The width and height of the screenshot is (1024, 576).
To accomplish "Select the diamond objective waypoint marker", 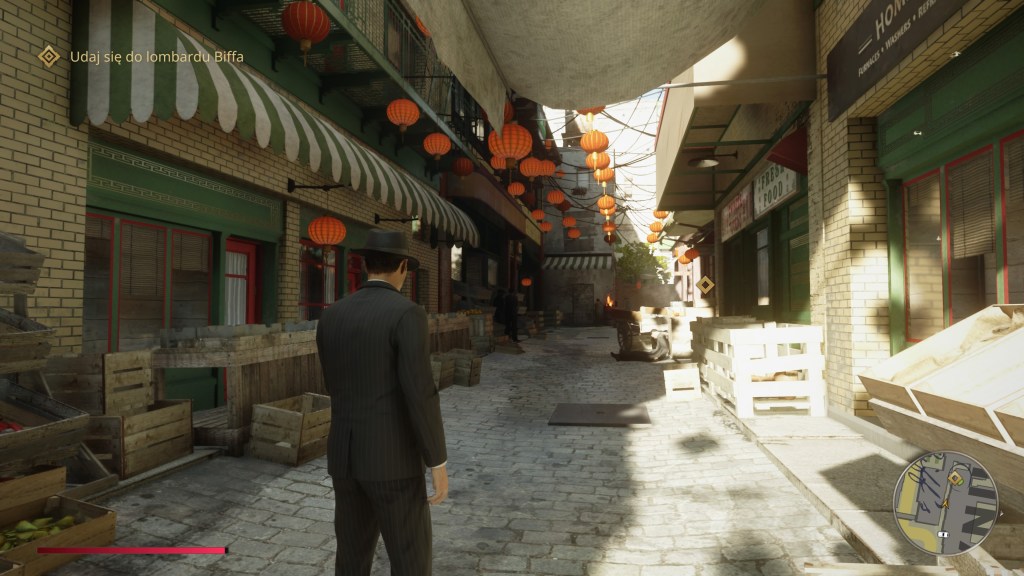I will 705,284.
